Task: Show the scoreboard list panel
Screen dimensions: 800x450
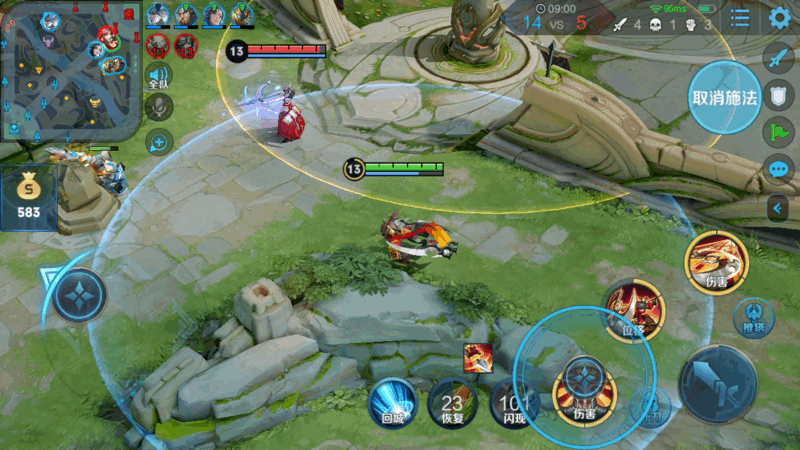Action: 740,18
